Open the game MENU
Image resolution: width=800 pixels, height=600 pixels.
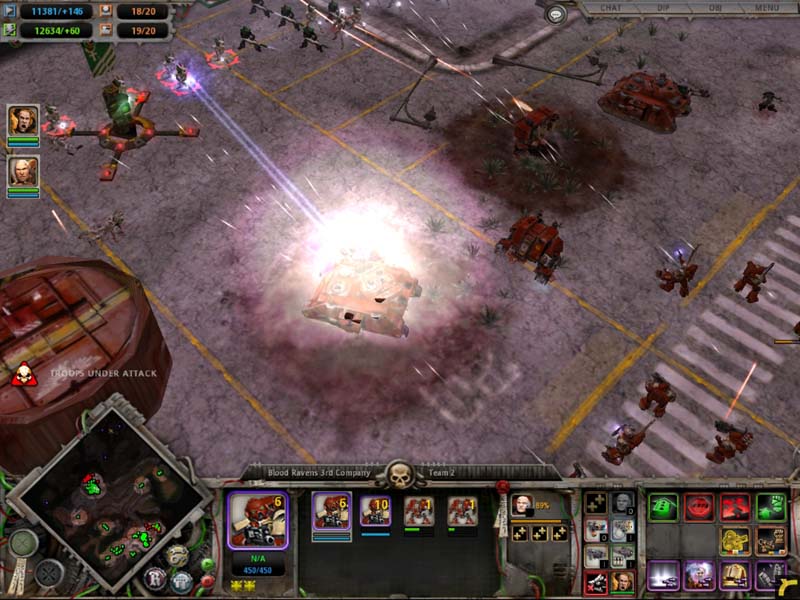(767, 8)
